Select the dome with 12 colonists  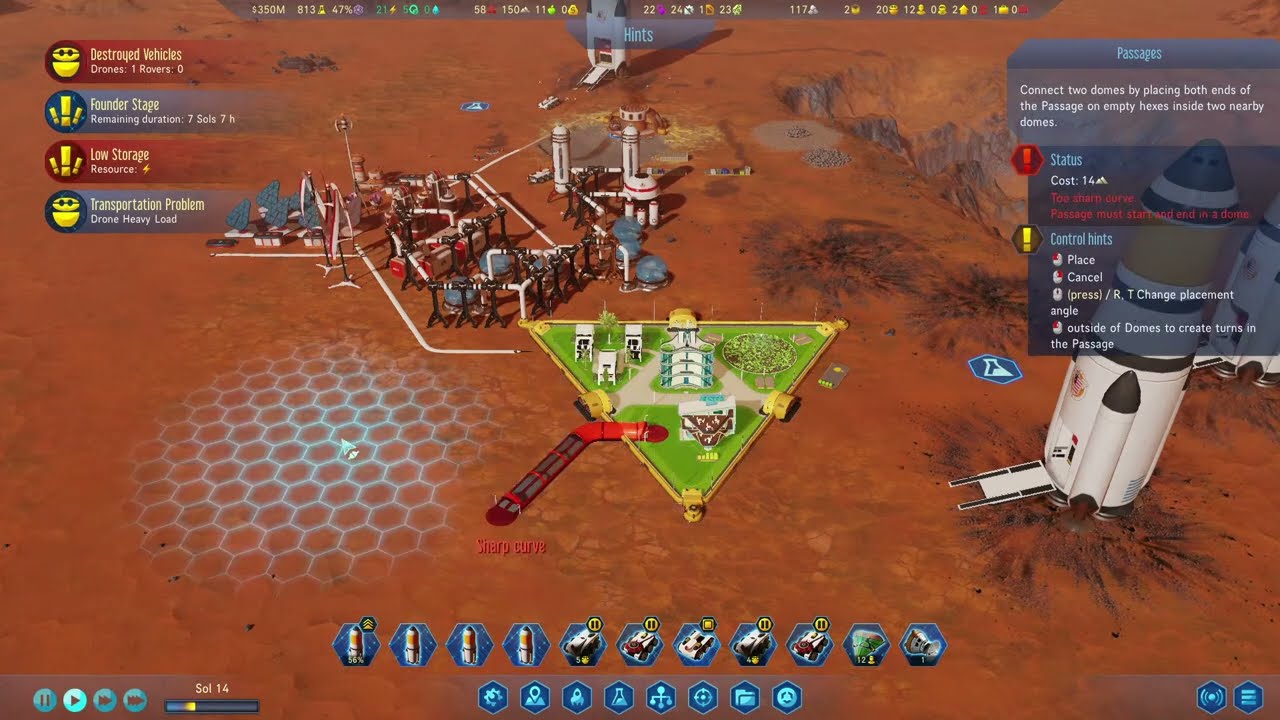tap(866, 645)
